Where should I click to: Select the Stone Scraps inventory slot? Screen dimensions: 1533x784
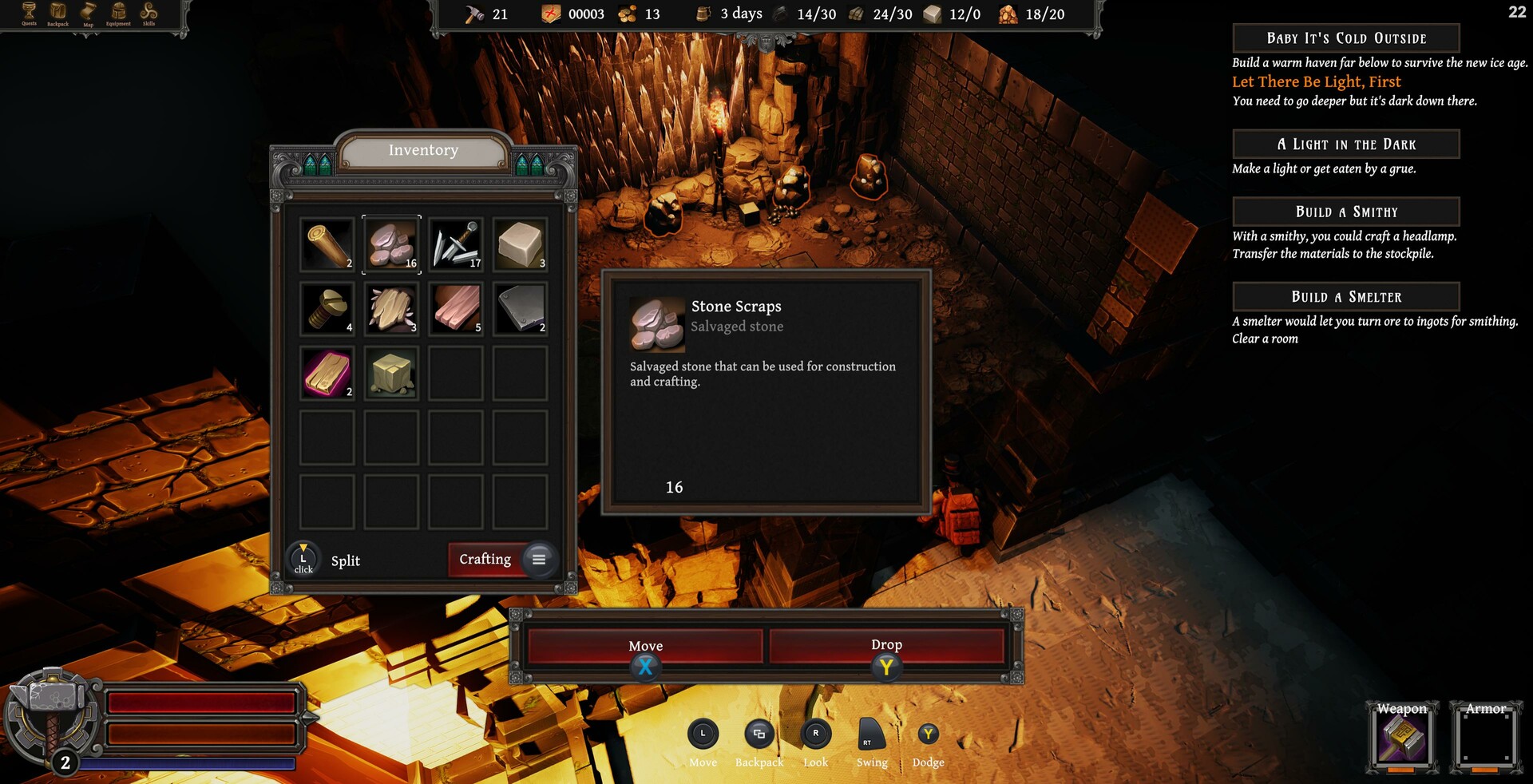390,244
